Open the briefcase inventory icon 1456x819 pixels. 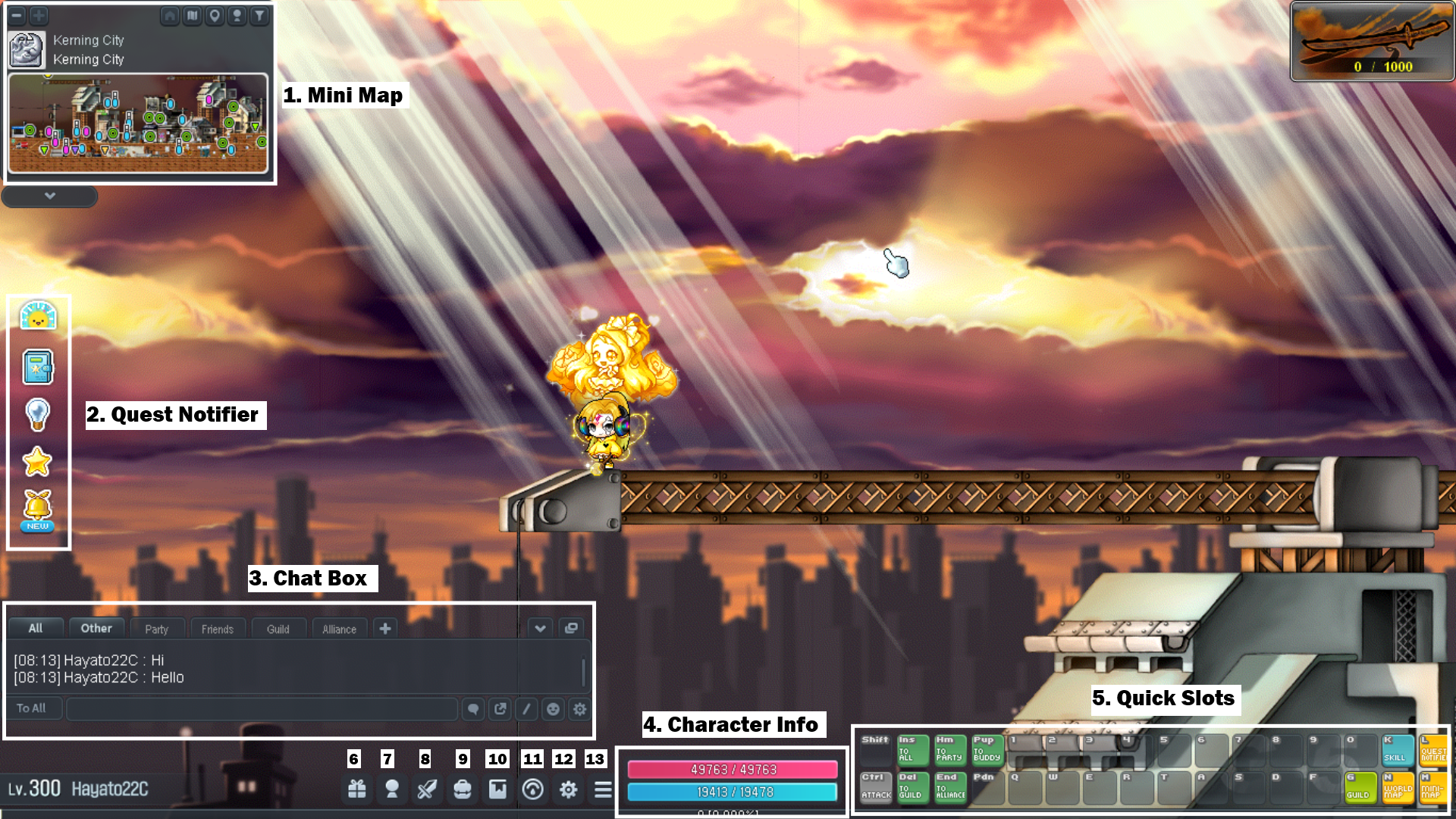pos(462,789)
